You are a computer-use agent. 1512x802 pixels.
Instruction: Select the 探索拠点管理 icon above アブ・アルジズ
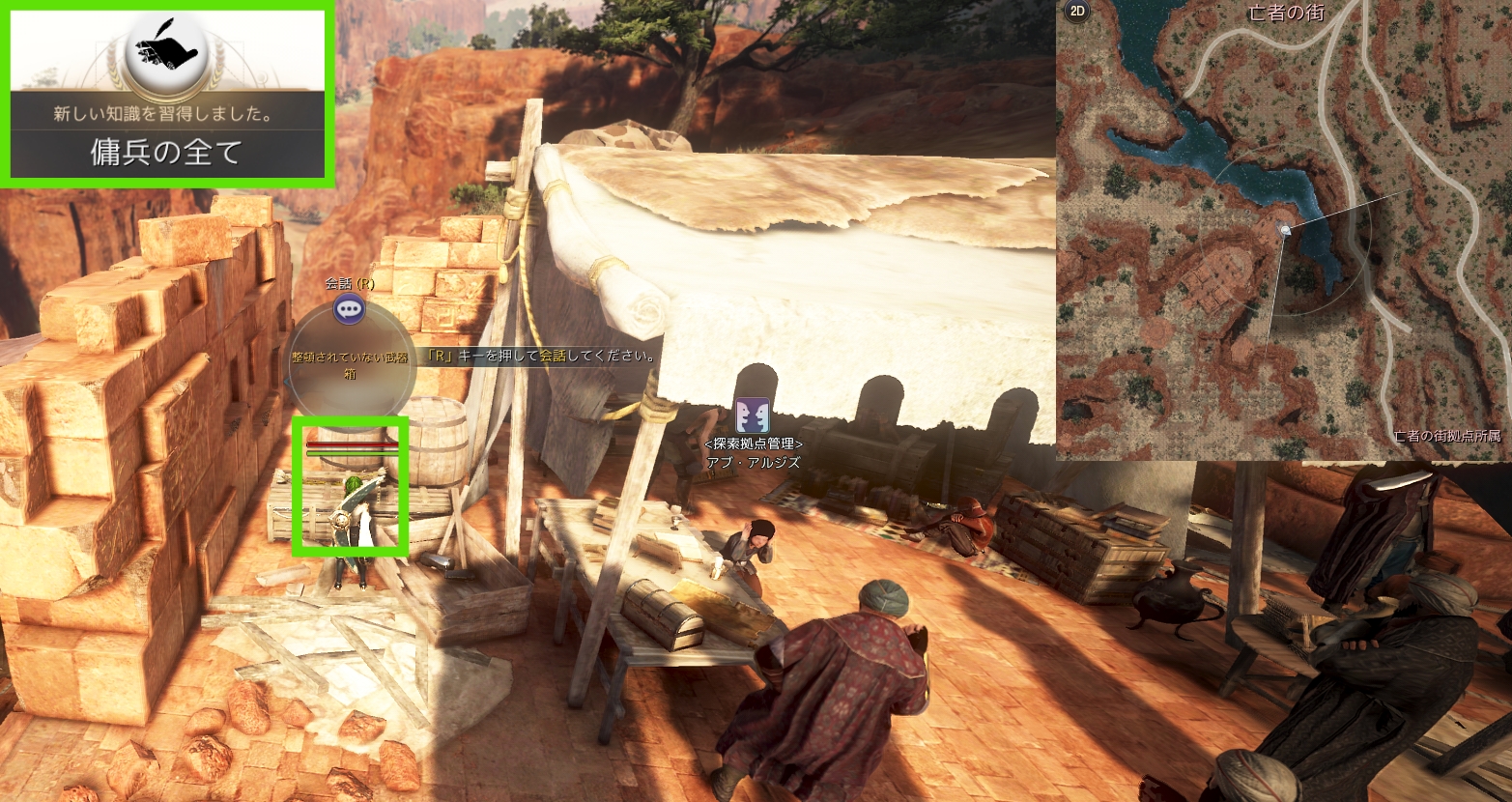pos(753,415)
